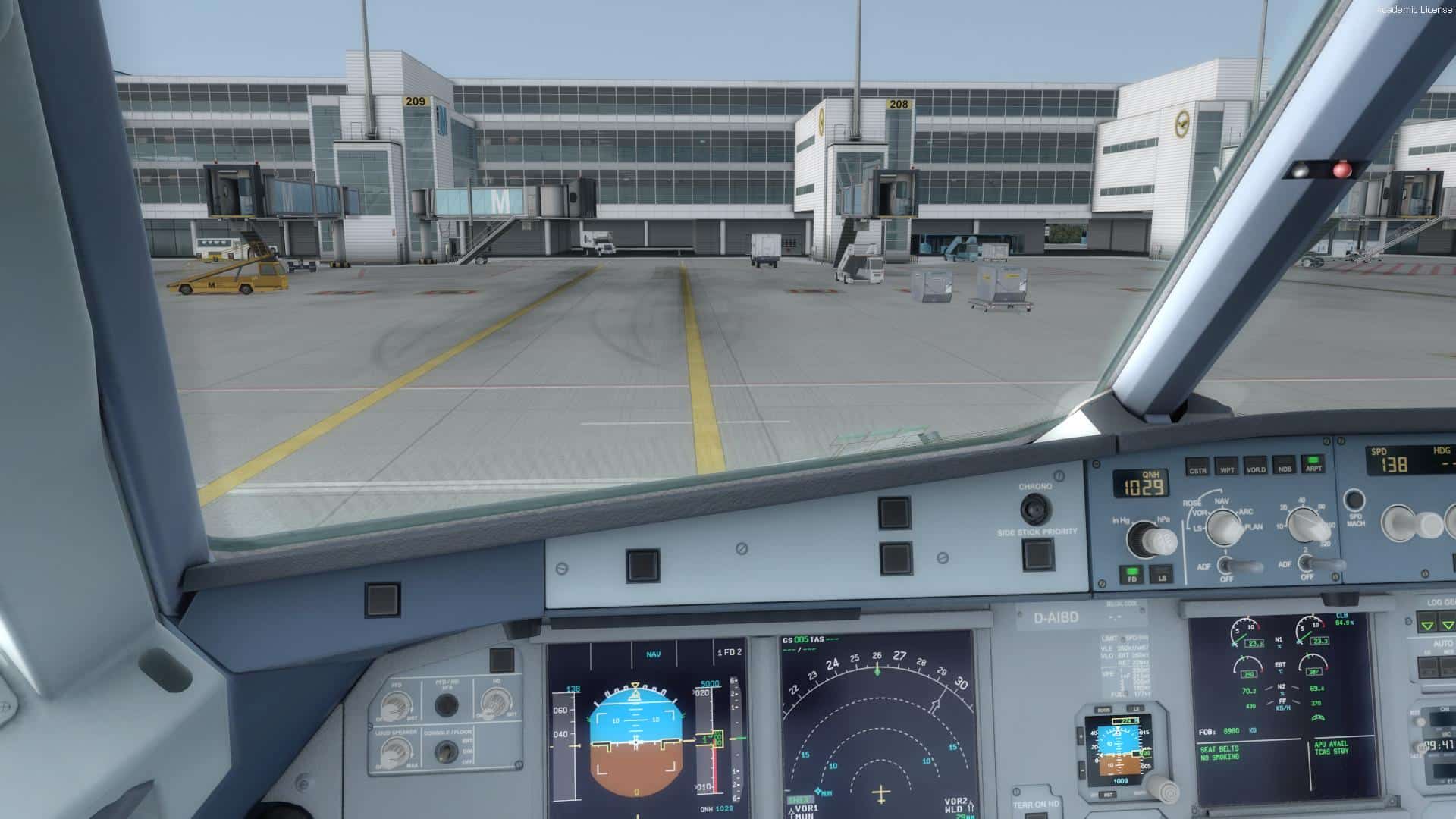Click the SPD MACH pushbutton
This screenshot has height=819, width=1456.
coord(1354,500)
